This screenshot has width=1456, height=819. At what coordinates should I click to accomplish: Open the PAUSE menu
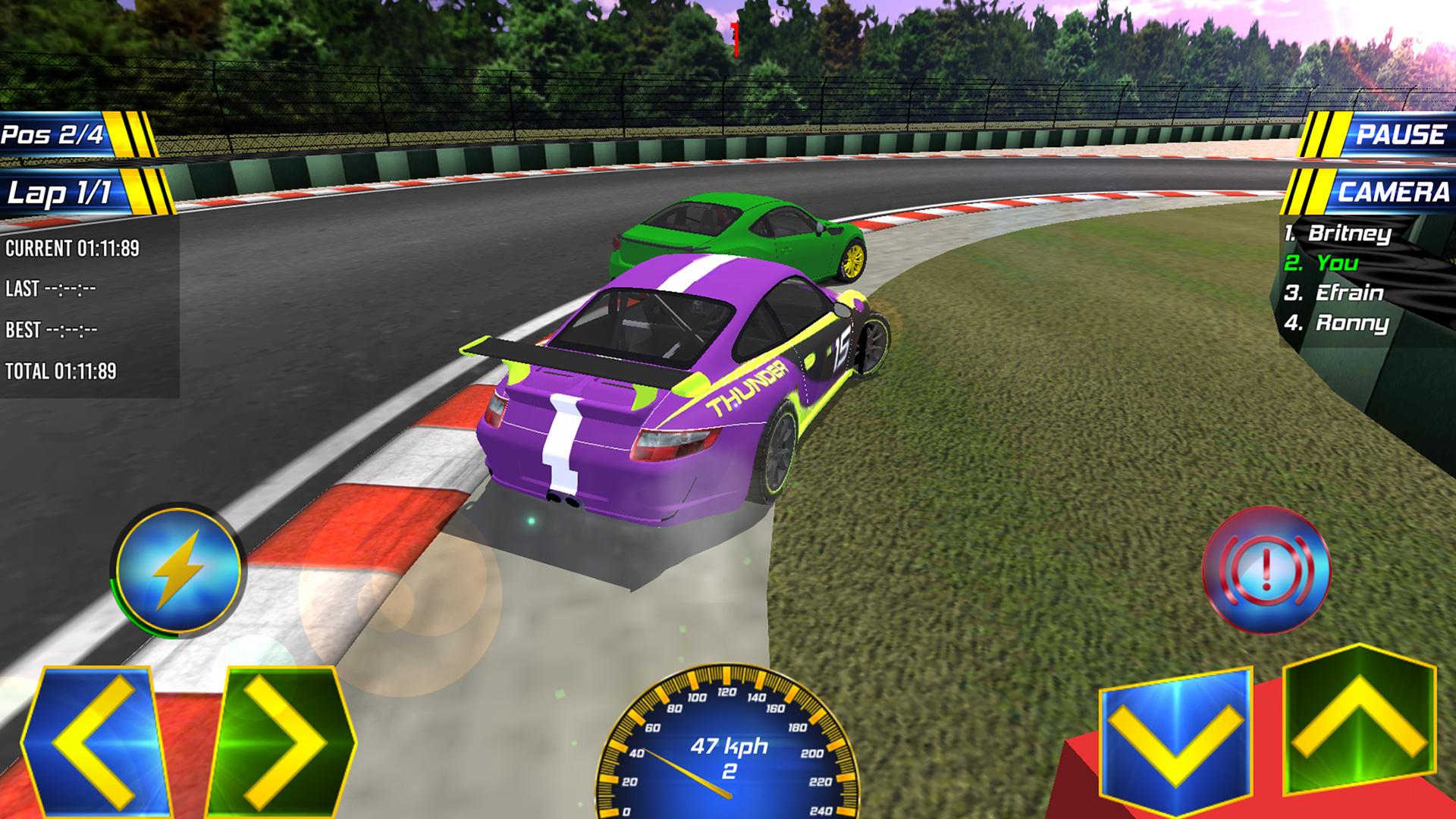pos(1401,135)
